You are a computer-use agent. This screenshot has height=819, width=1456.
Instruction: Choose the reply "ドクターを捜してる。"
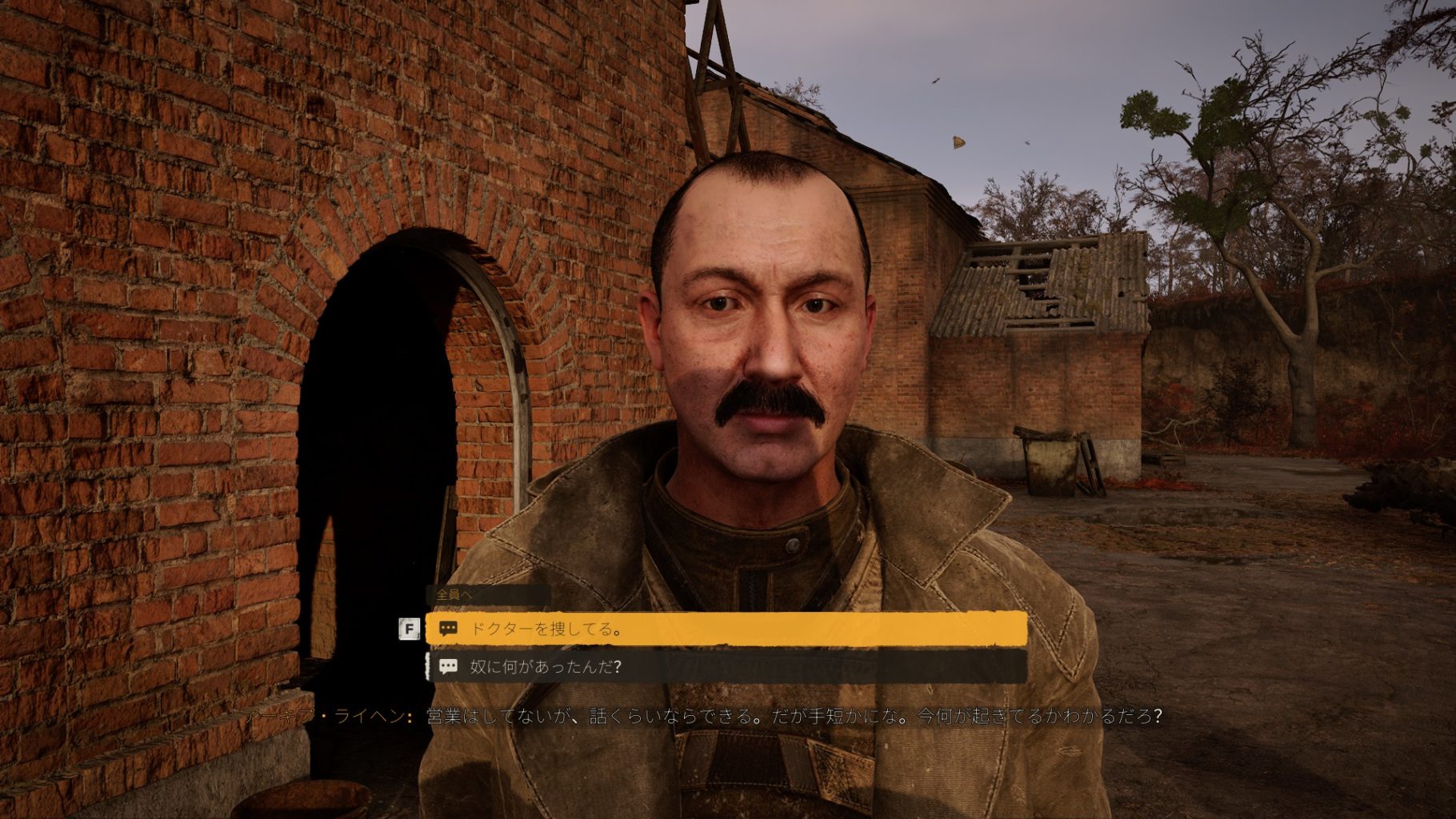725,629
